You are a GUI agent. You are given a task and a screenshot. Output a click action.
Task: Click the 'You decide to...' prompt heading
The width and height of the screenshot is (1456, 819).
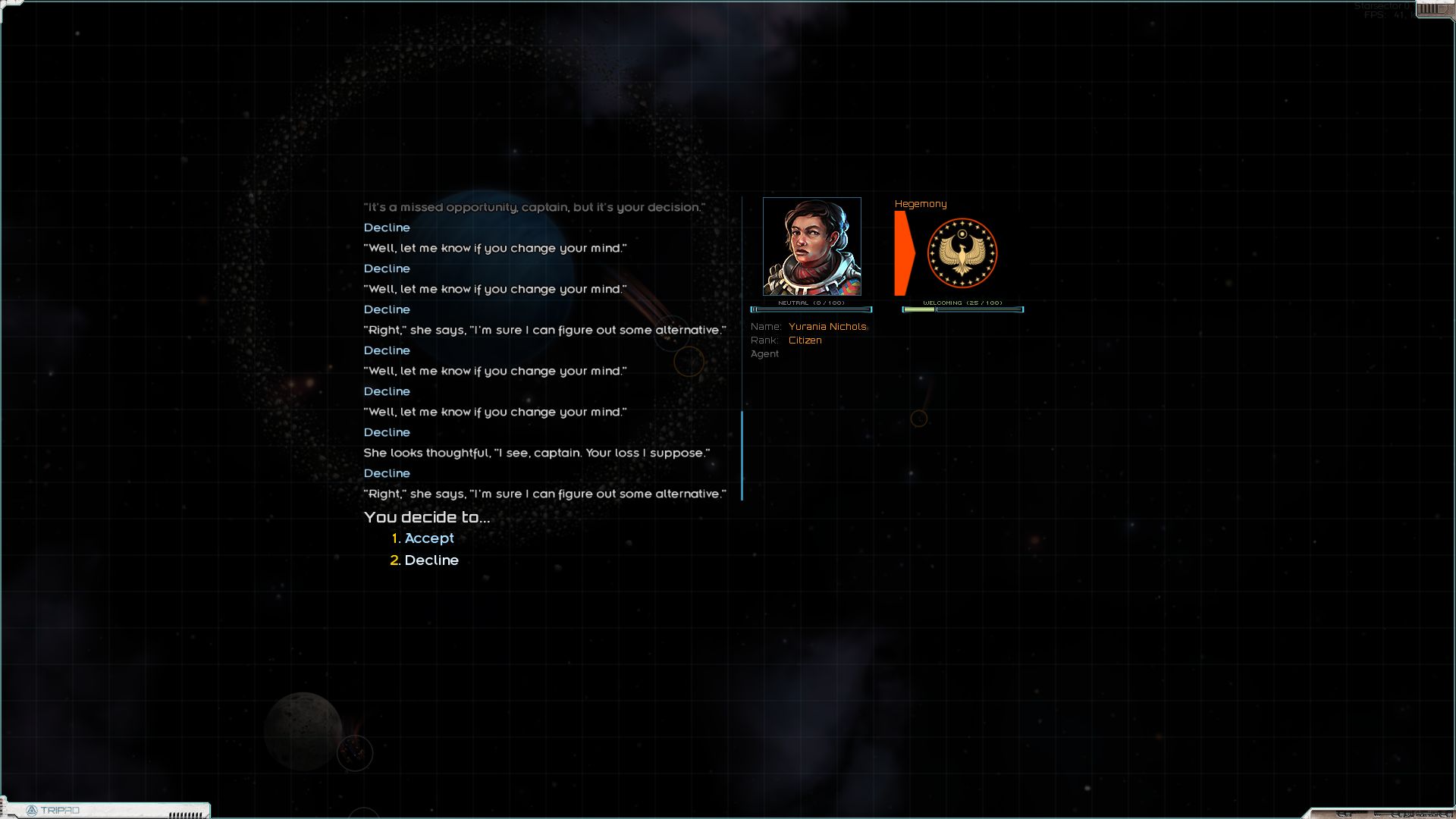point(427,518)
